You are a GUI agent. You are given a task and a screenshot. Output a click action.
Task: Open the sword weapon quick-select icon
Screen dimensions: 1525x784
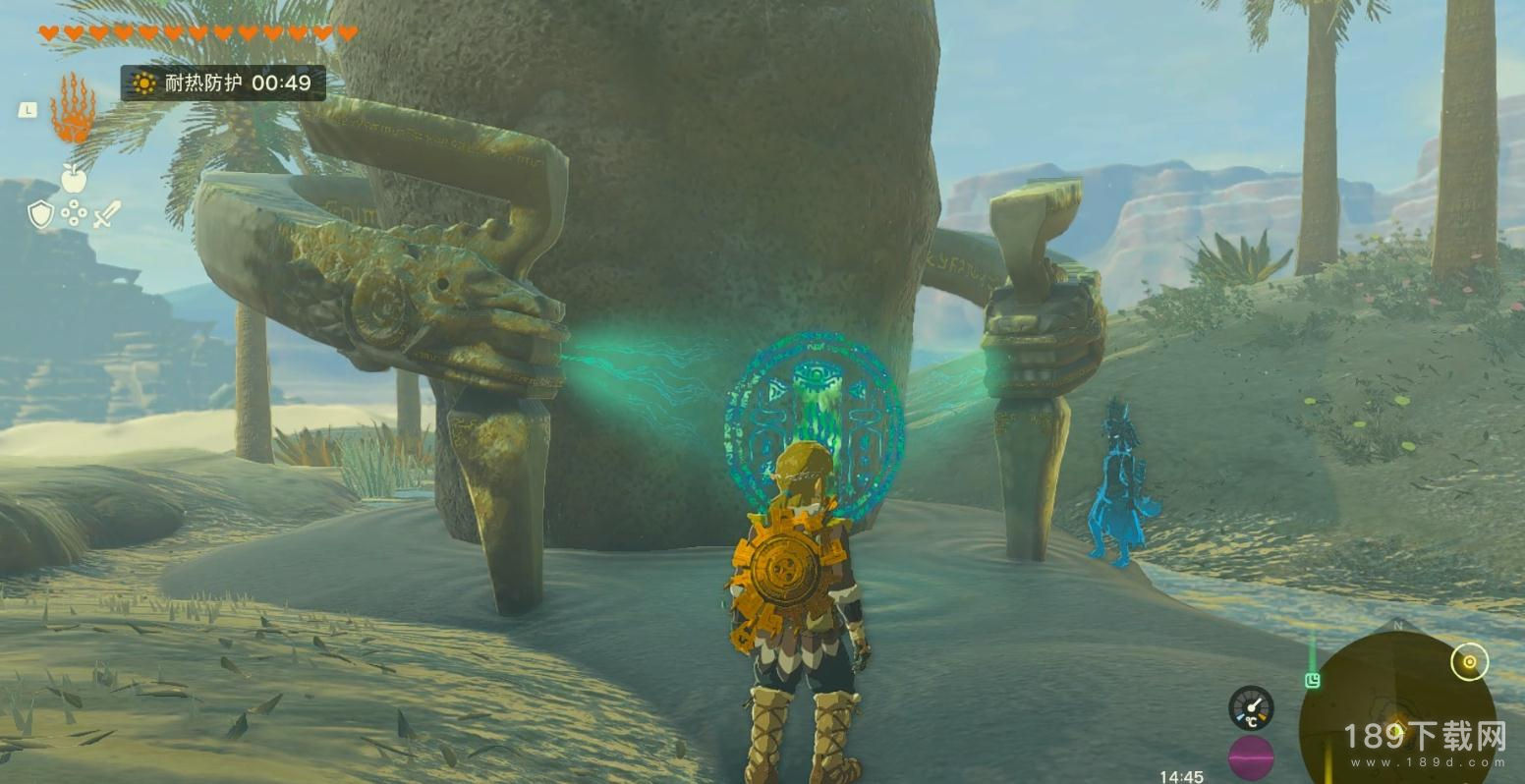(107, 214)
